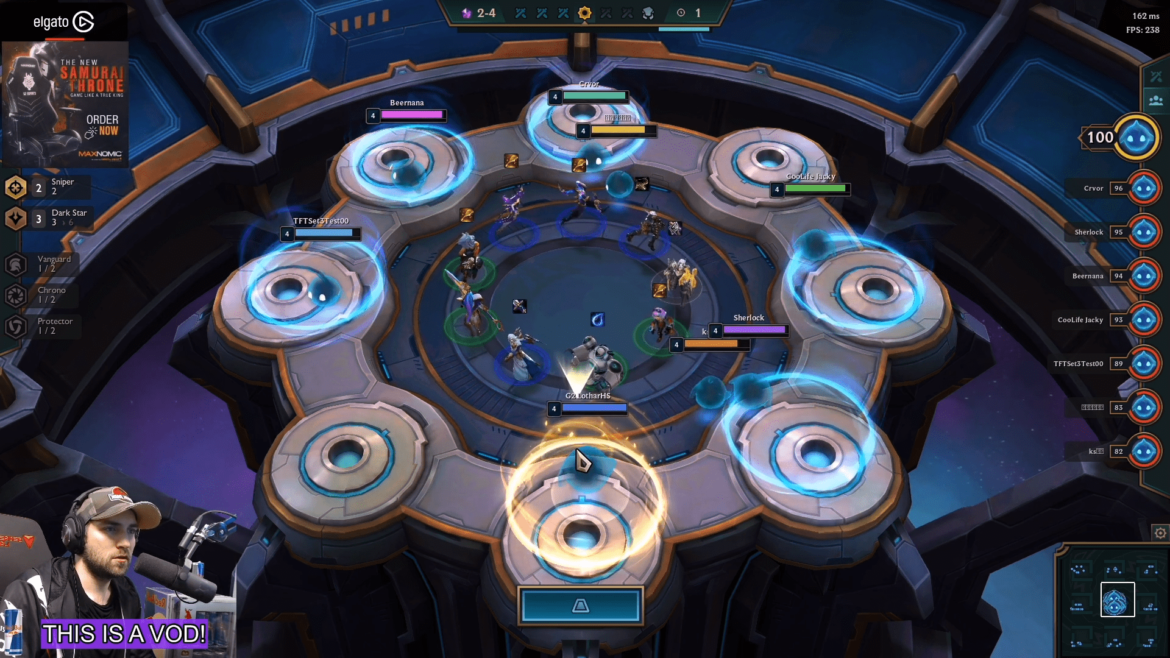Select the Sniper trait in the synergy list
Viewport: 1170px width, 658px height.
(17, 187)
